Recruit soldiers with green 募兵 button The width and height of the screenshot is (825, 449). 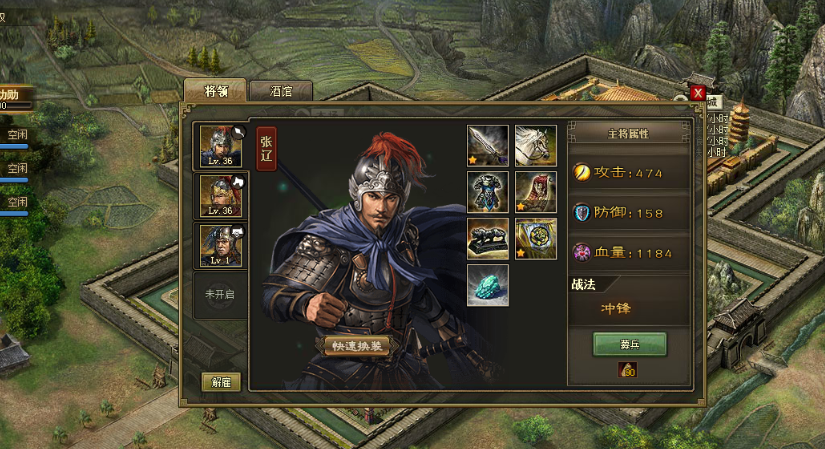point(629,344)
